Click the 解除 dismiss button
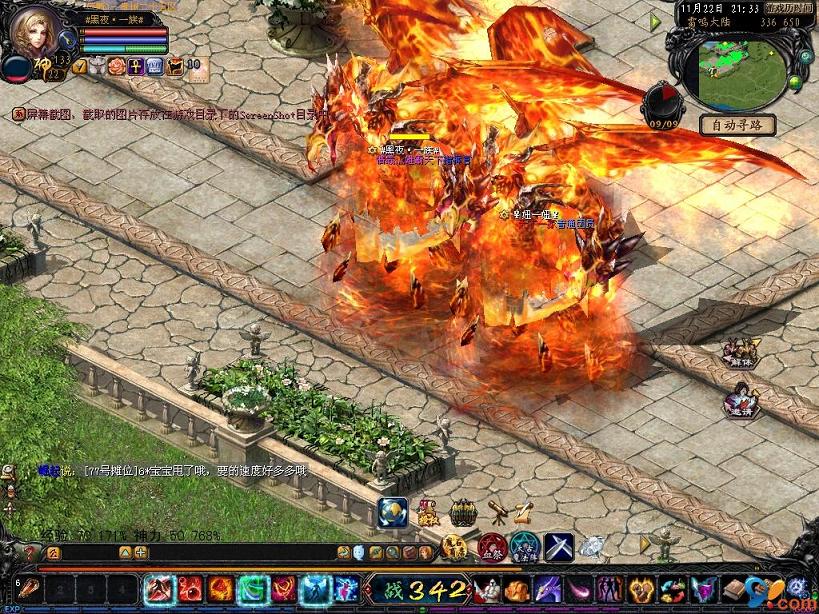 click(742, 353)
